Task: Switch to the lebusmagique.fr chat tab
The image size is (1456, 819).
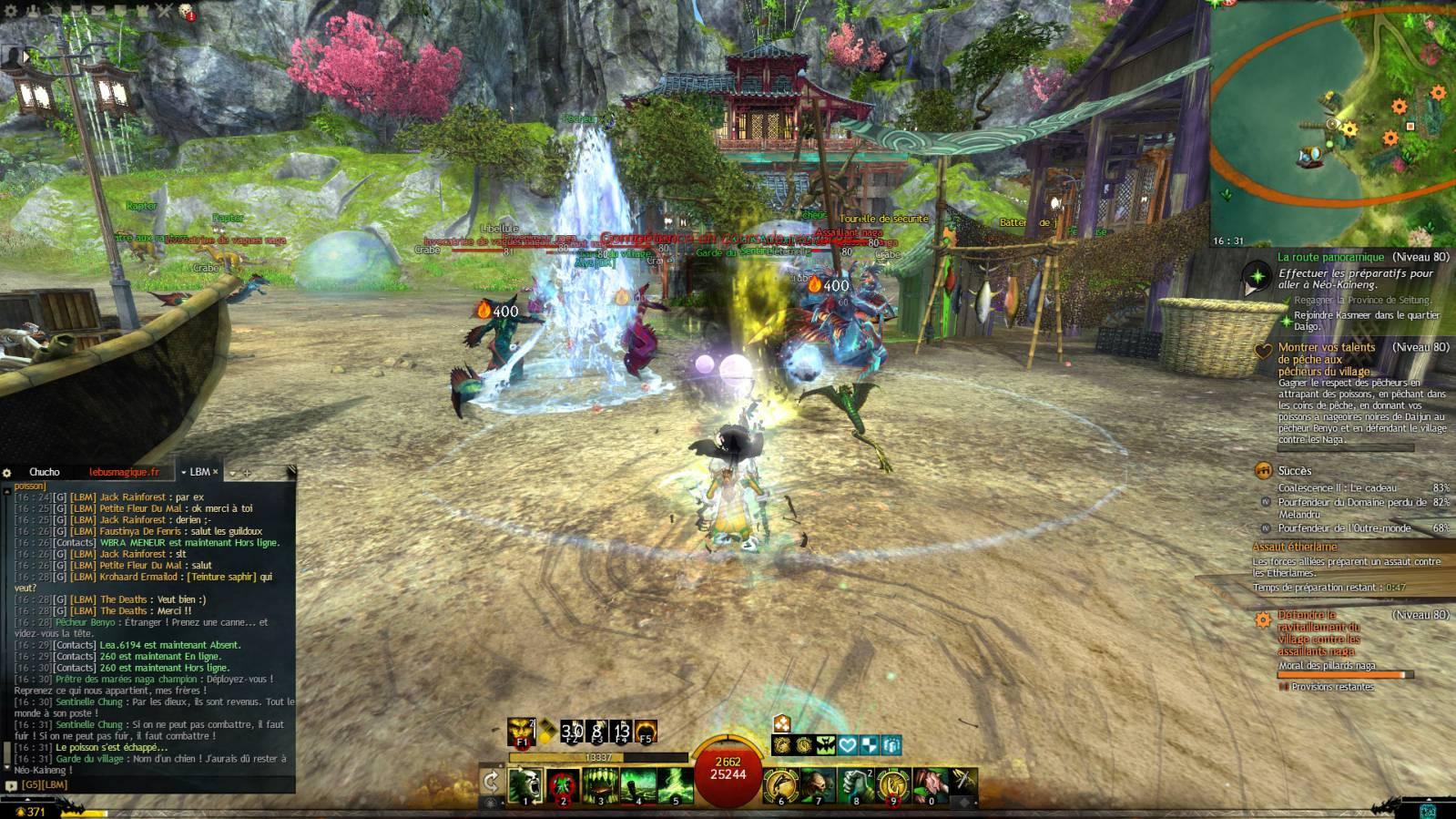Action: click(124, 472)
